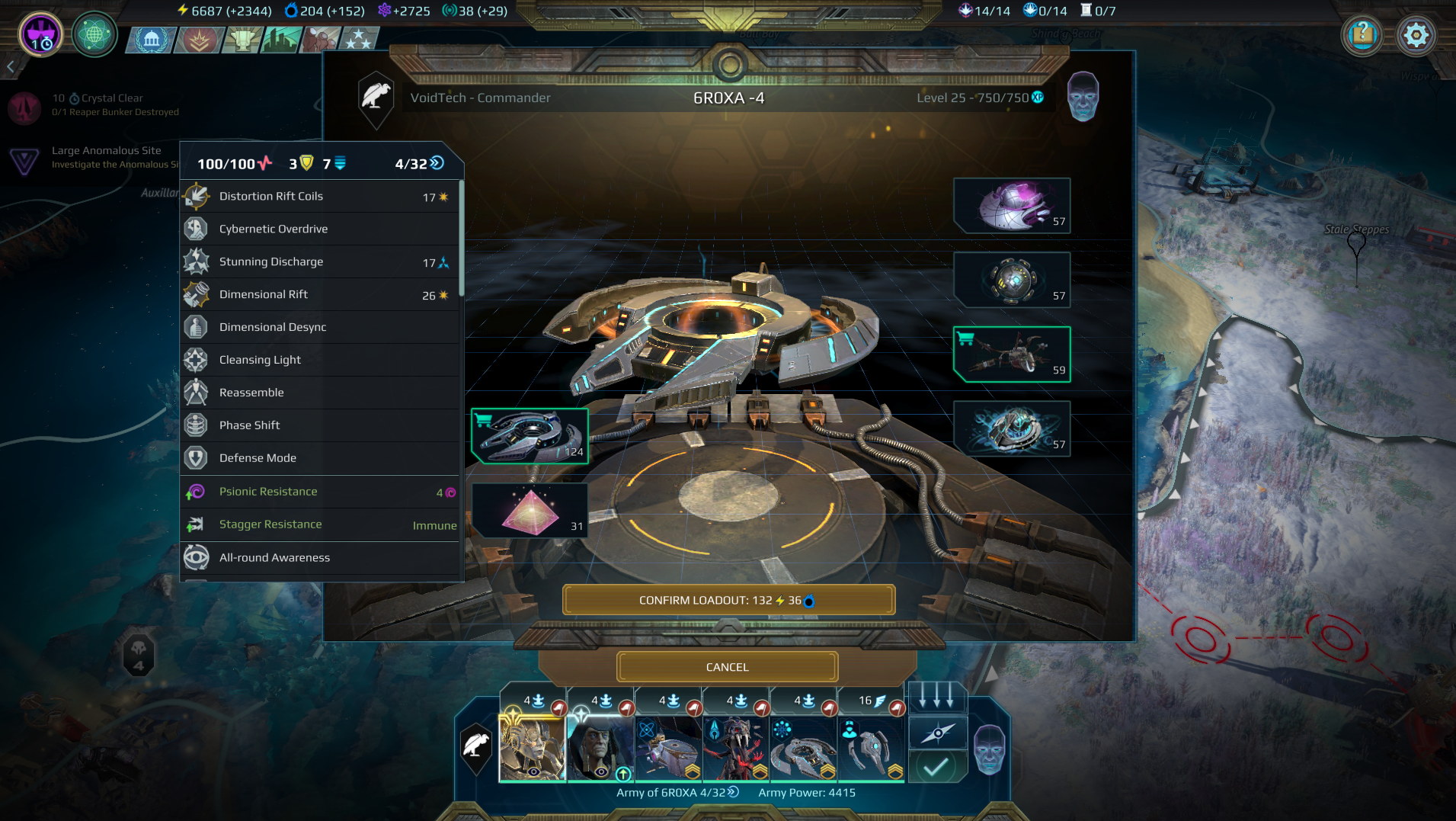Click the back chevron at the left edge
Image resolution: width=1456 pixels, height=821 pixels.
click(9, 67)
